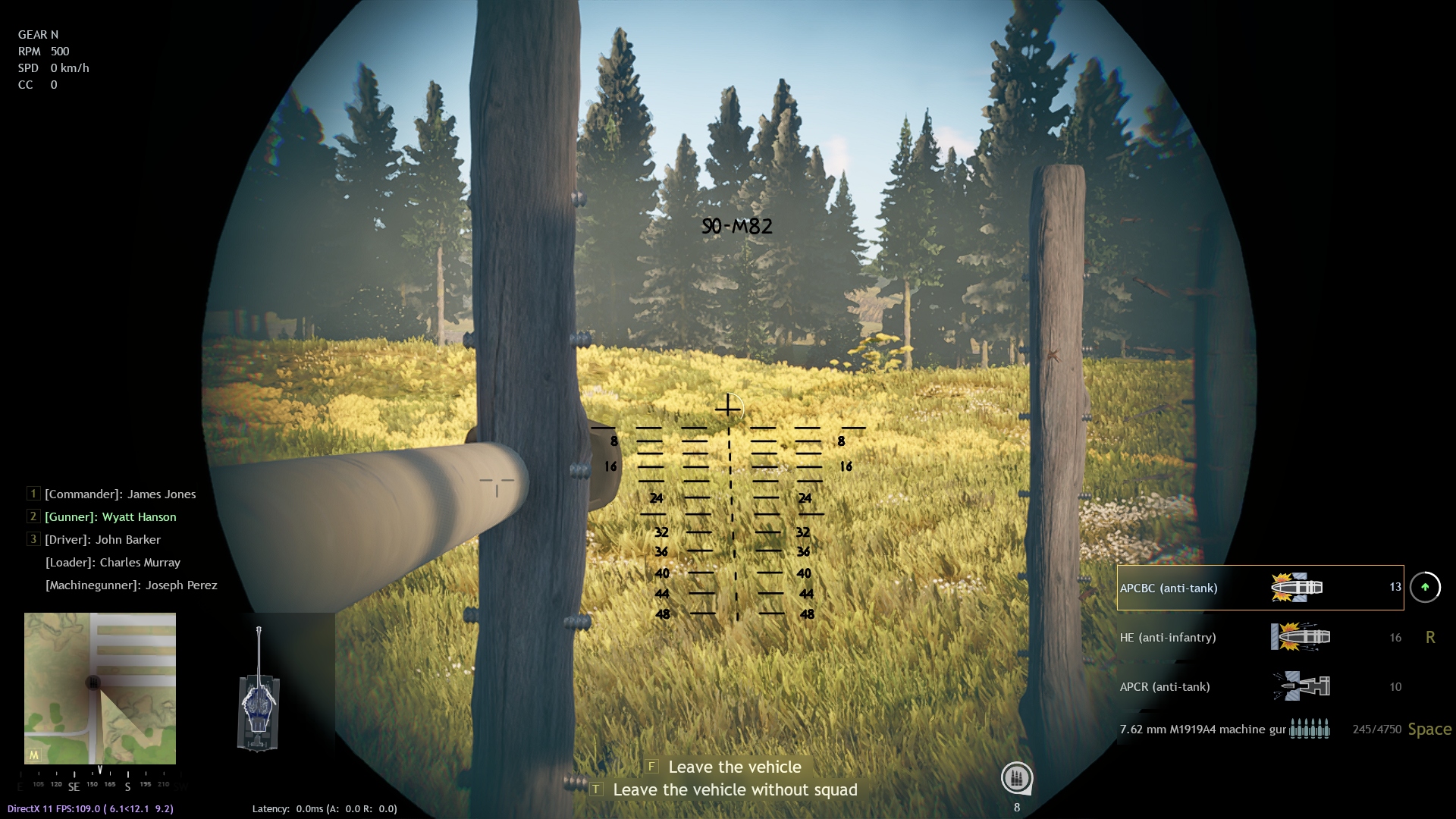Click the SE marker on the compass strip
The height and width of the screenshot is (819, 1456).
click(74, 787)
